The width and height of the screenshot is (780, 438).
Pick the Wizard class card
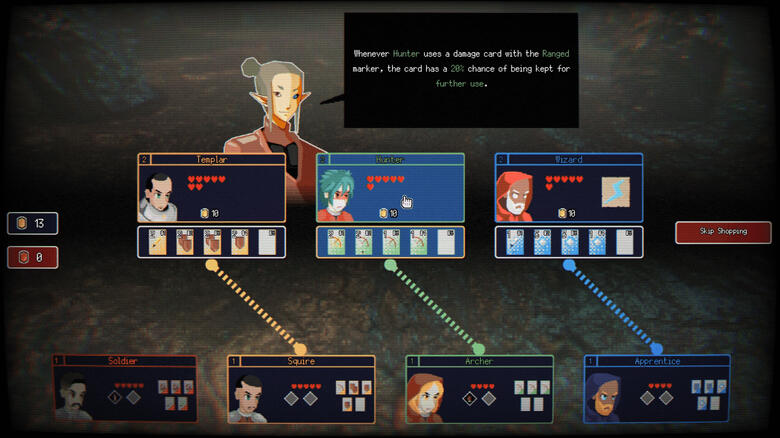(x=568, y=188)
